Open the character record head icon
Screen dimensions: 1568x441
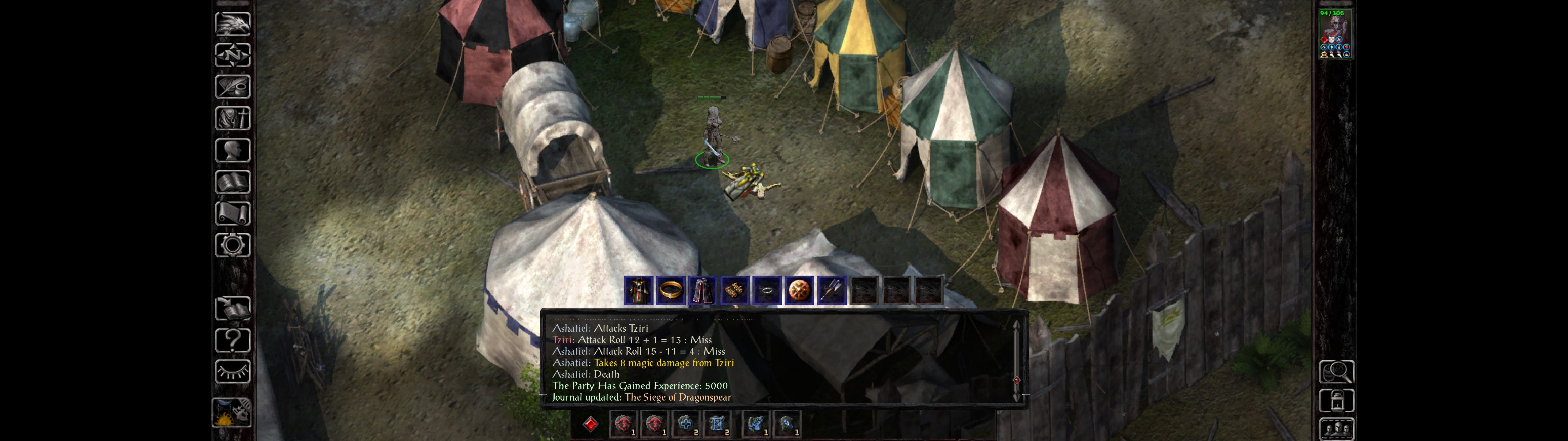232,150
